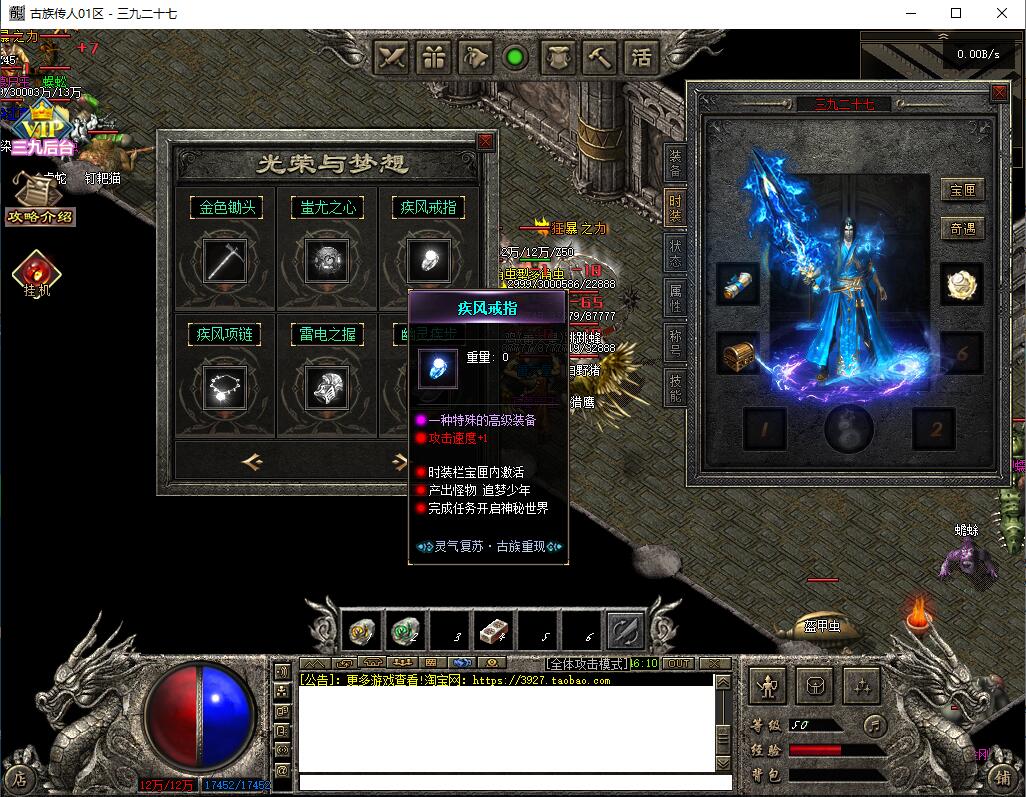The height and width of the screenshot is (797, 1026).
Task: Switch to the 技能 skills tab
Action: coord(675,388)
